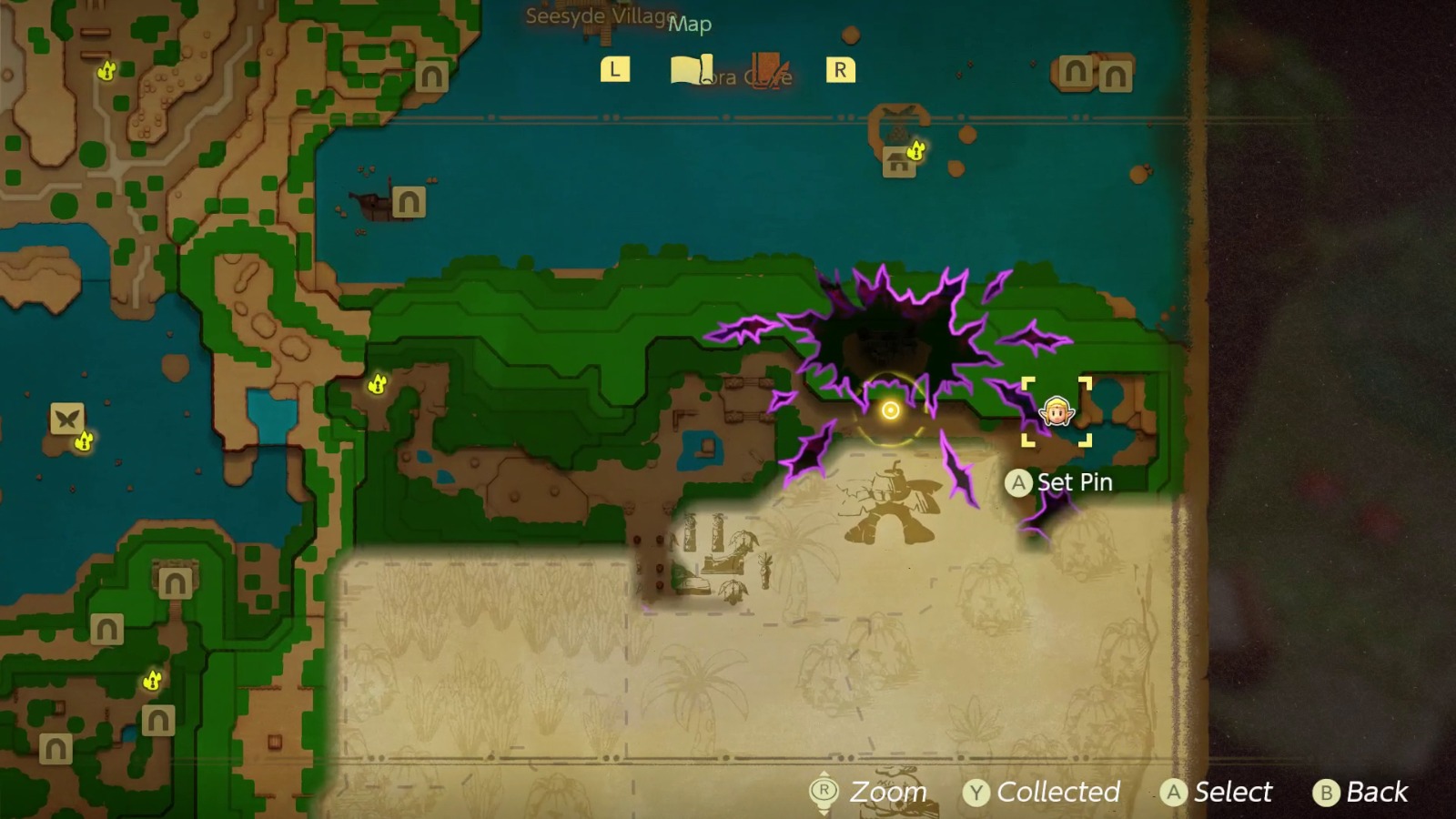This screenshot has width=1456, height=819.
Task: Click the Set Pin button
Action: pos(1060,482)
